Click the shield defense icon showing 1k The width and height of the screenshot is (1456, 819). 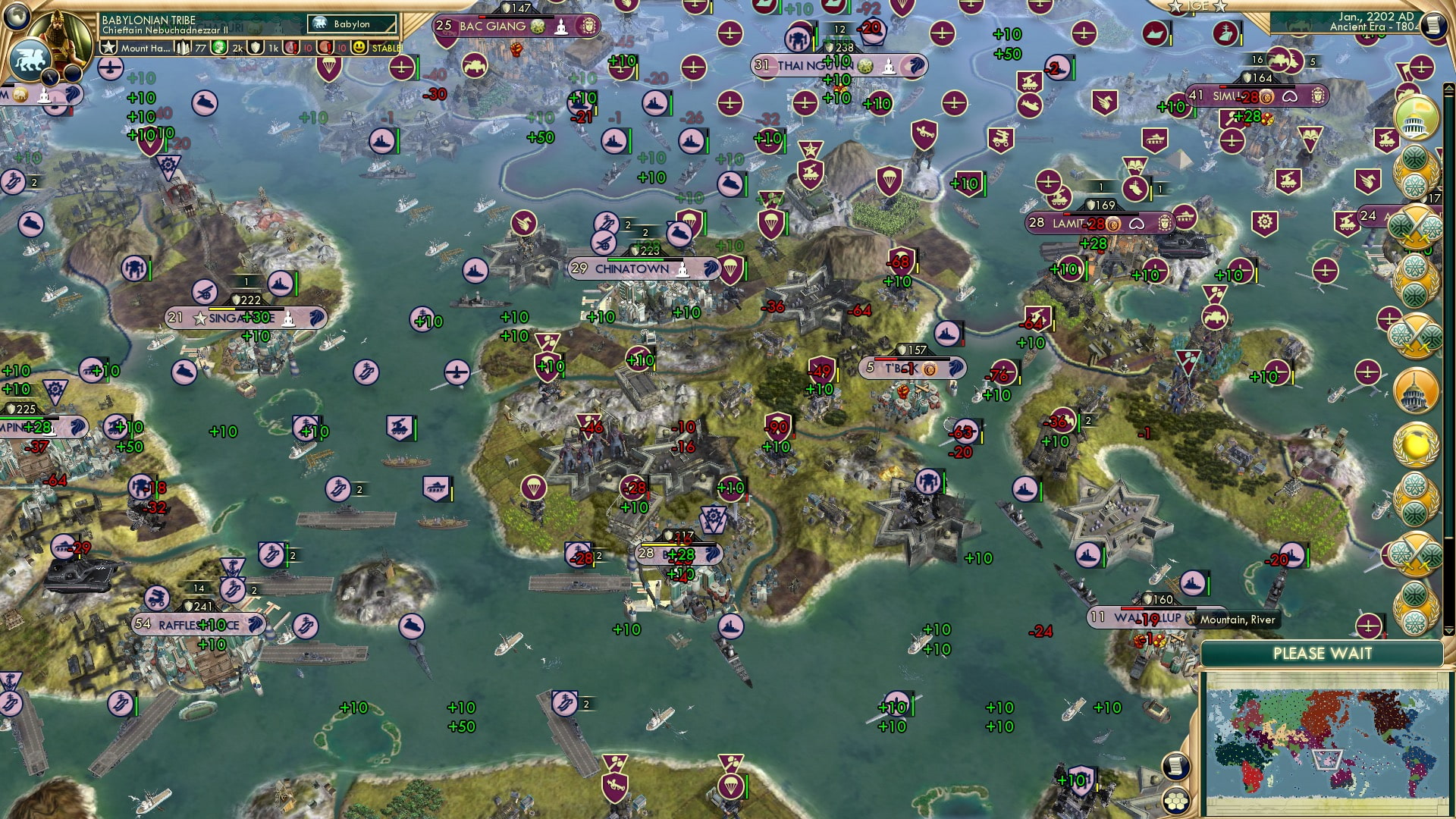[x=255, y=48]
